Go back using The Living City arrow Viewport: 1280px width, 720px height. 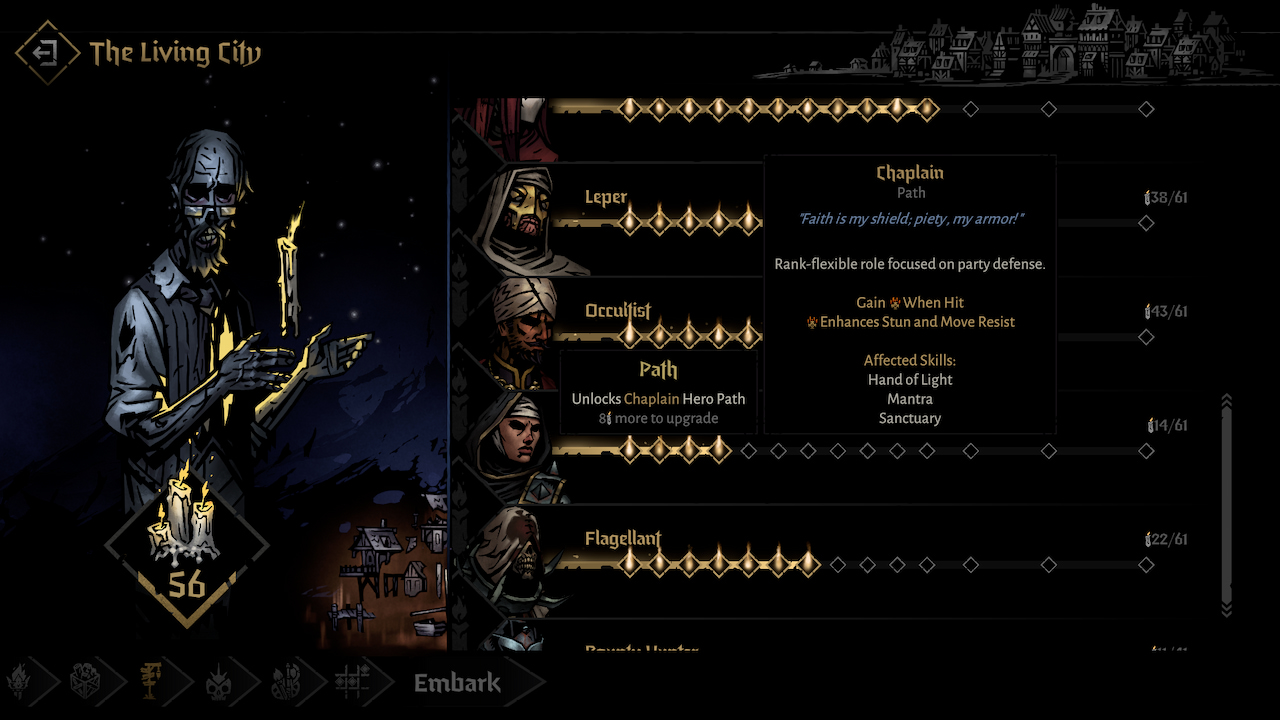coord(47,53)
